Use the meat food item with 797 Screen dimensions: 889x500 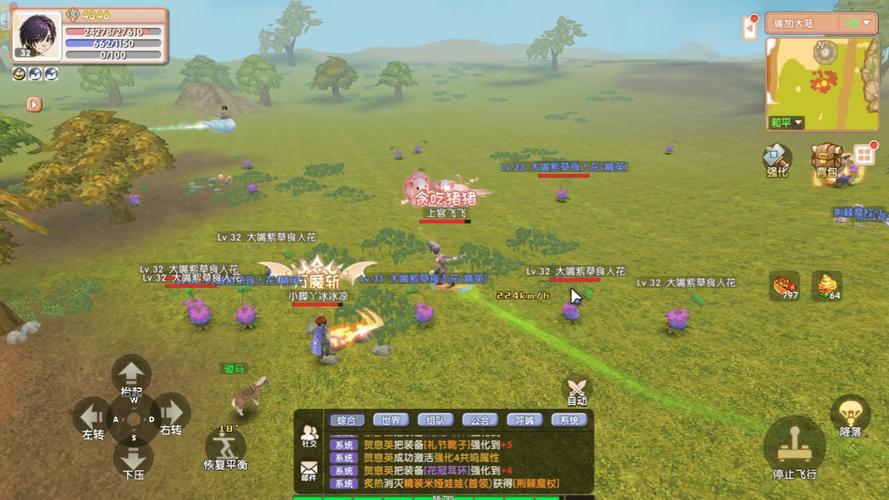(x=784, y=285)
